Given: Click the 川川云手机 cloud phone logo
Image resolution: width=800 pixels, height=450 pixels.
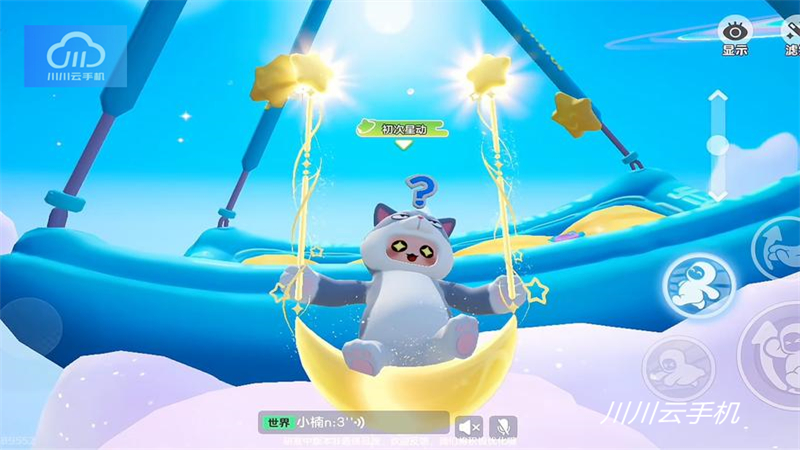Looking at the screenshot, I should [75, 57].
